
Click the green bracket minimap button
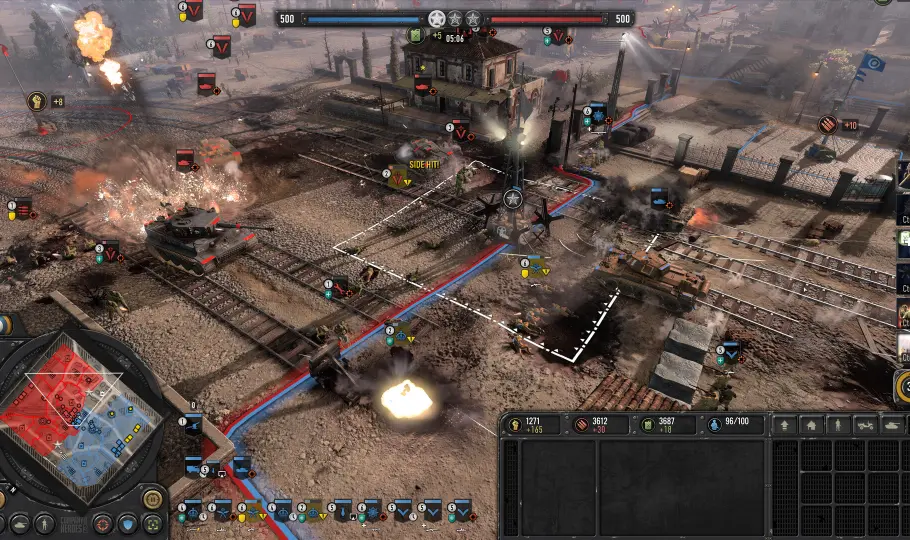tap(153, 523)
